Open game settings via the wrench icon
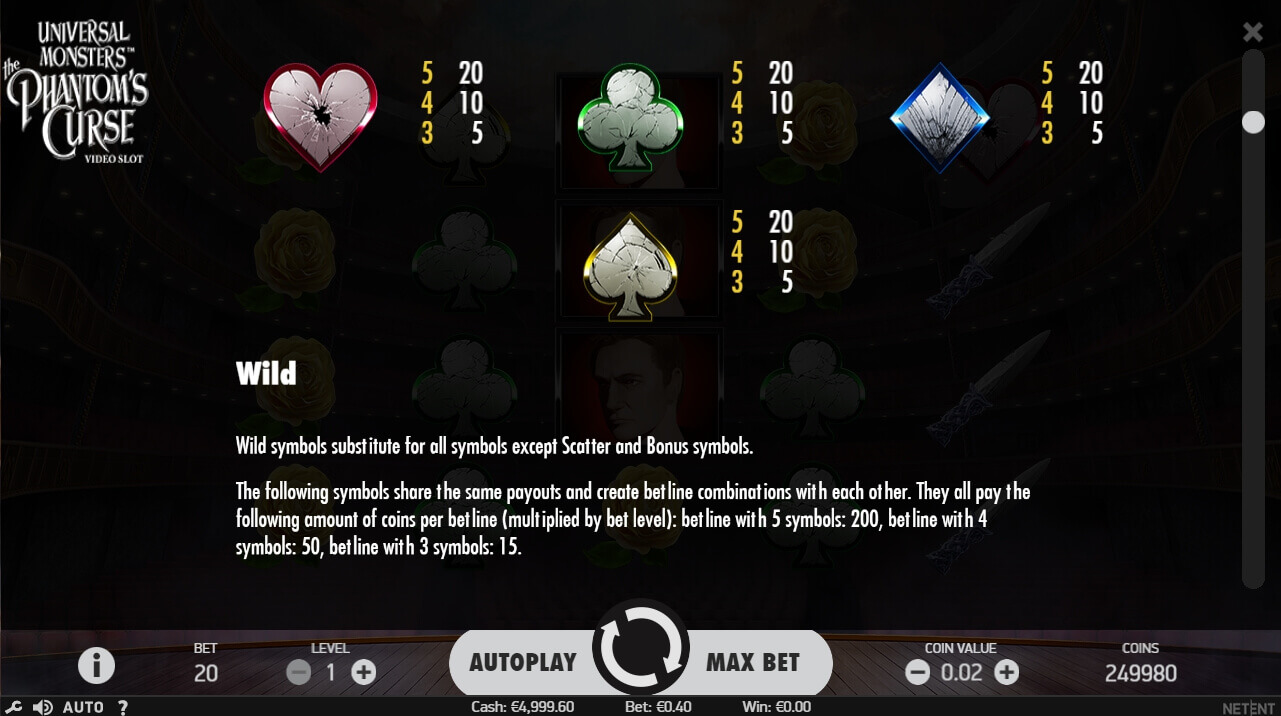 [15, 707]
